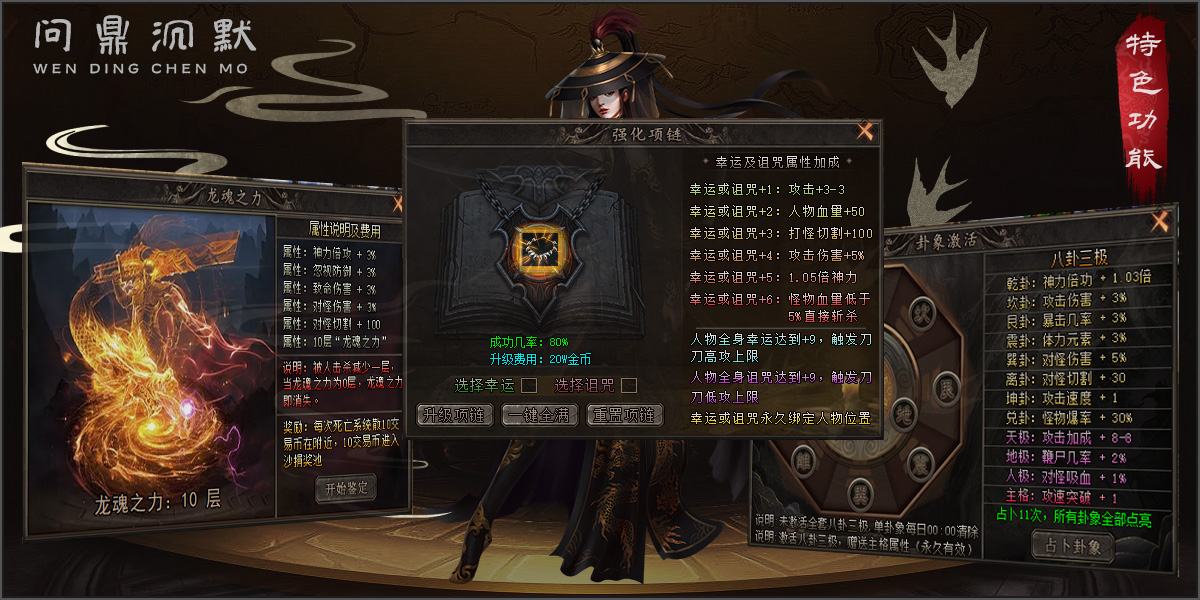Click the 重置项链 reset button

(x=624, y=415)
